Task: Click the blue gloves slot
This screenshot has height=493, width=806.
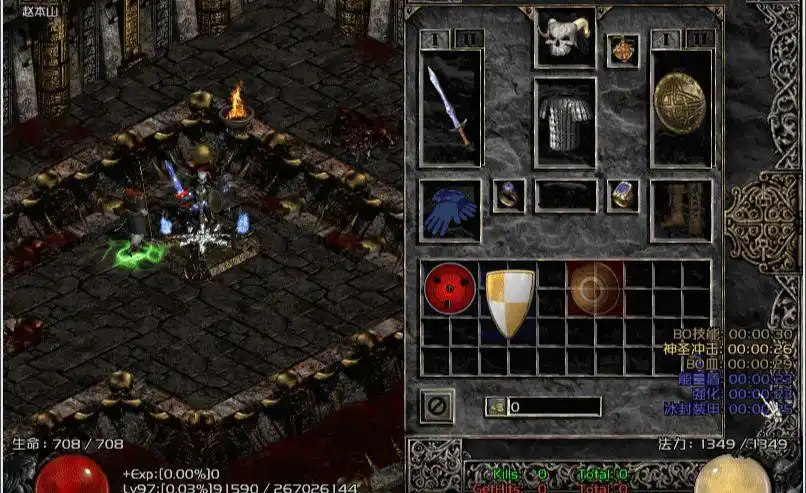Action: point(449,211)
